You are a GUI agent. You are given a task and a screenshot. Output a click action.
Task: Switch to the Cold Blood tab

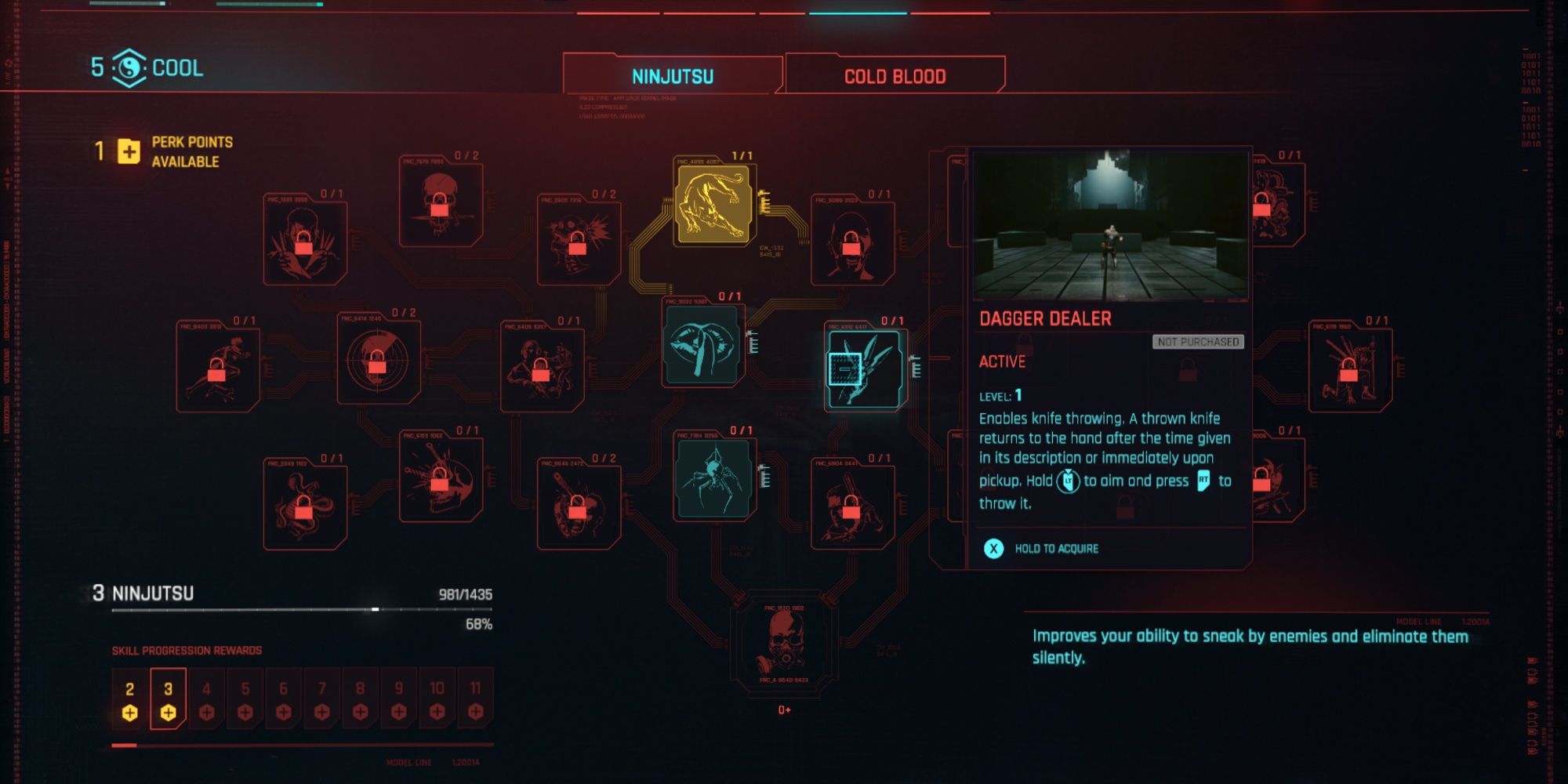coord(894,75)
